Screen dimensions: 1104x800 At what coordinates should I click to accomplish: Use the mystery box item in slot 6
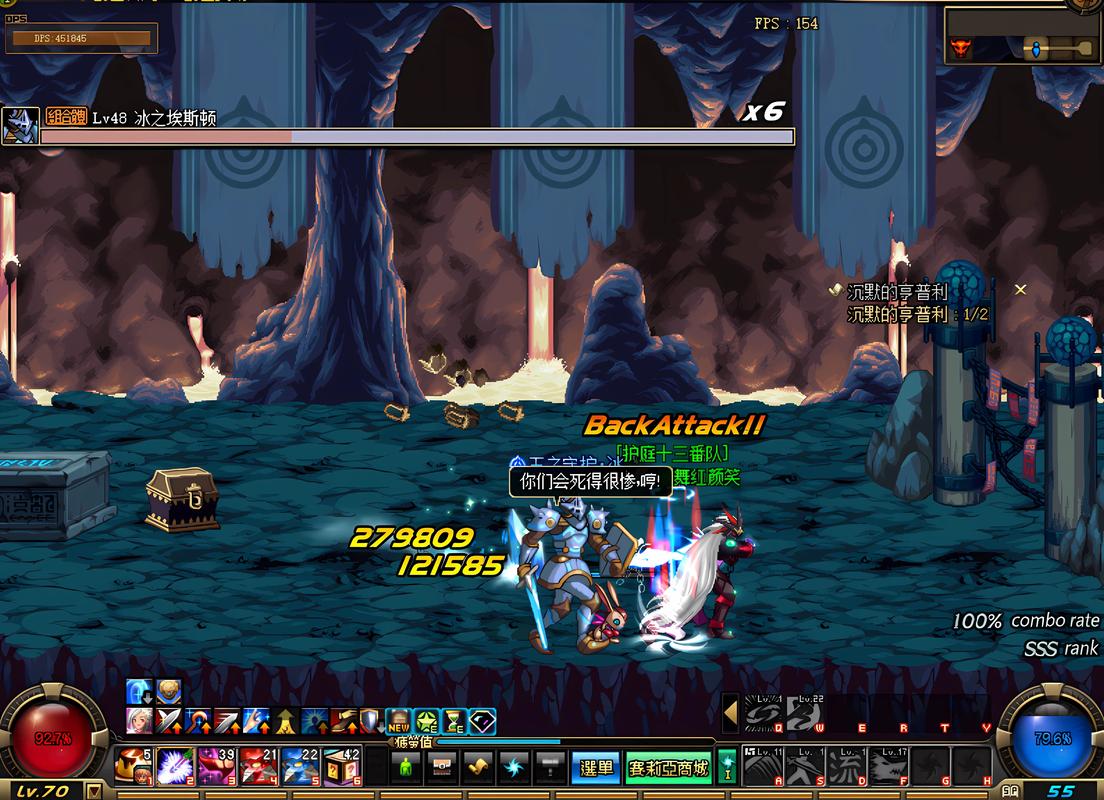342,767
